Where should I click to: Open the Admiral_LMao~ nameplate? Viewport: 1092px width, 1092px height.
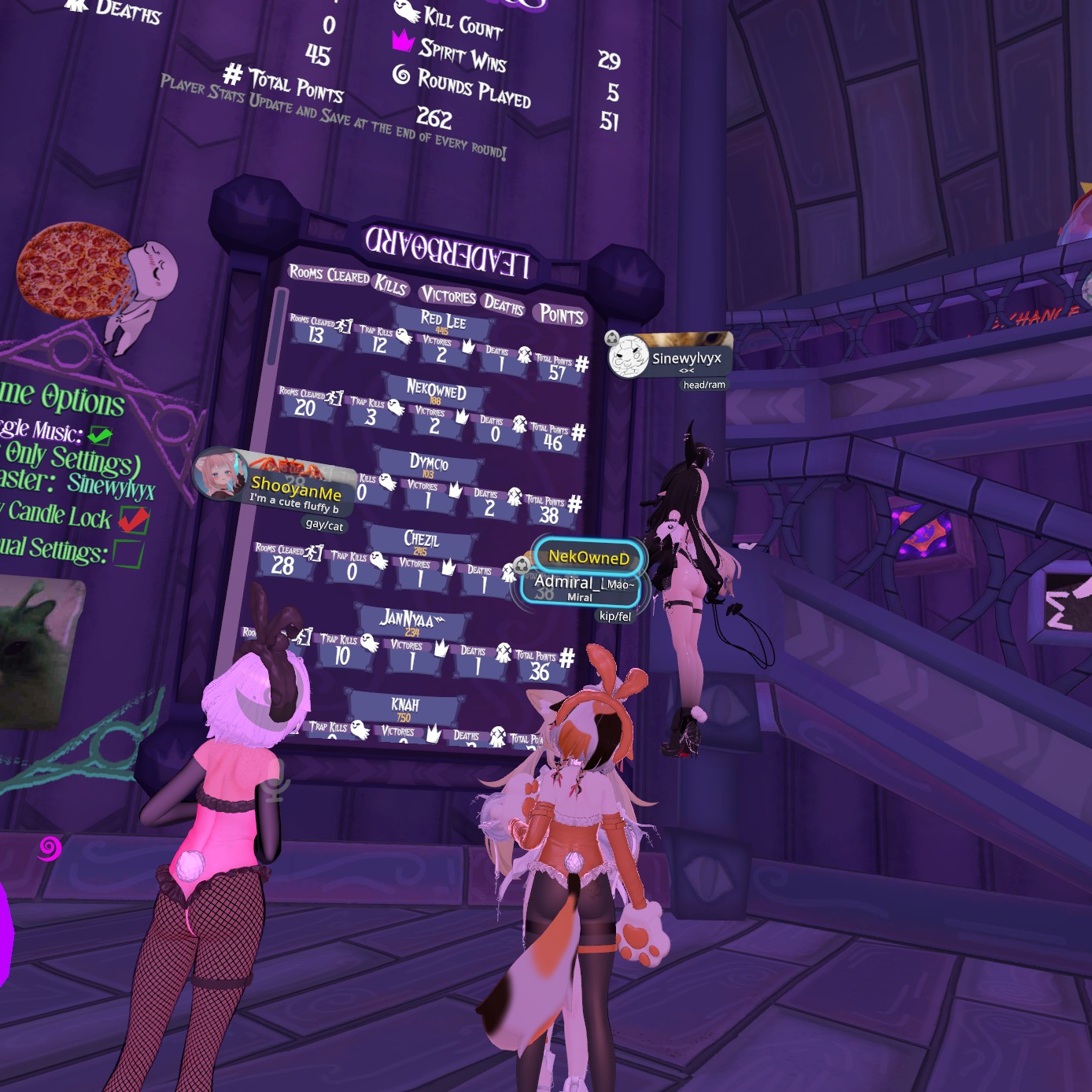pos(581,588)
